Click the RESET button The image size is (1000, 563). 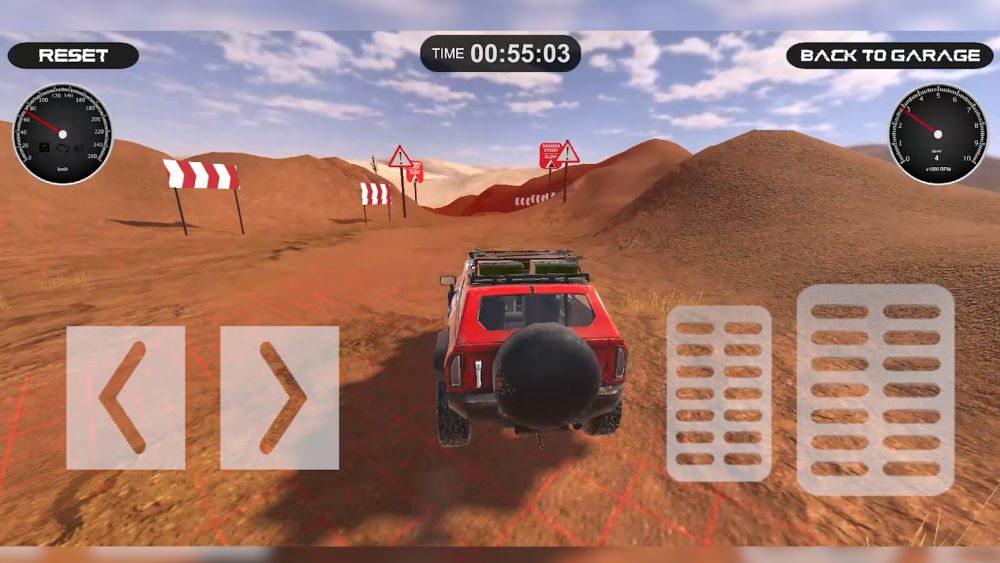(73, 56)
